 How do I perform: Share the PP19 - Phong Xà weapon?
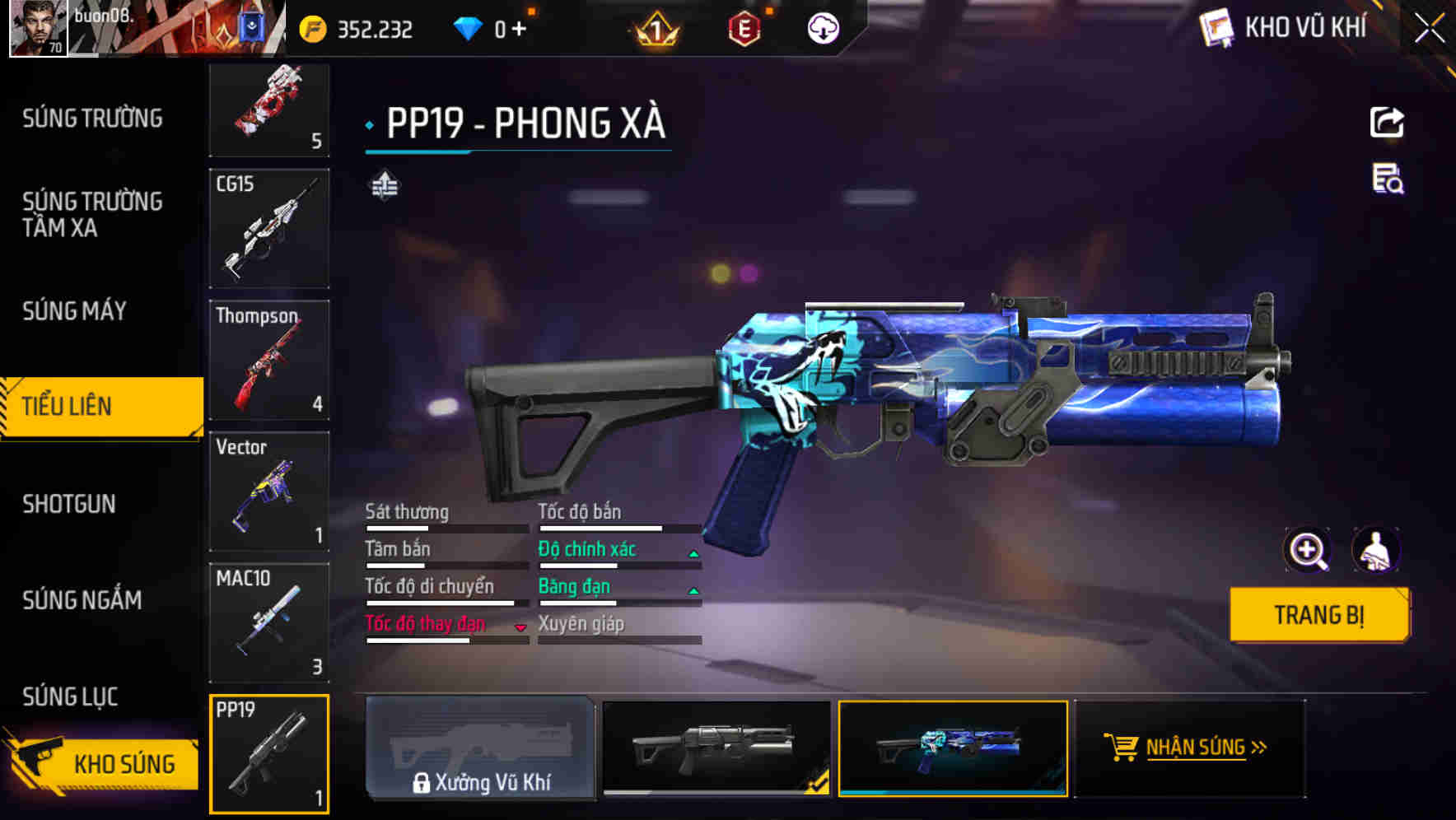tap(1387, 122)
